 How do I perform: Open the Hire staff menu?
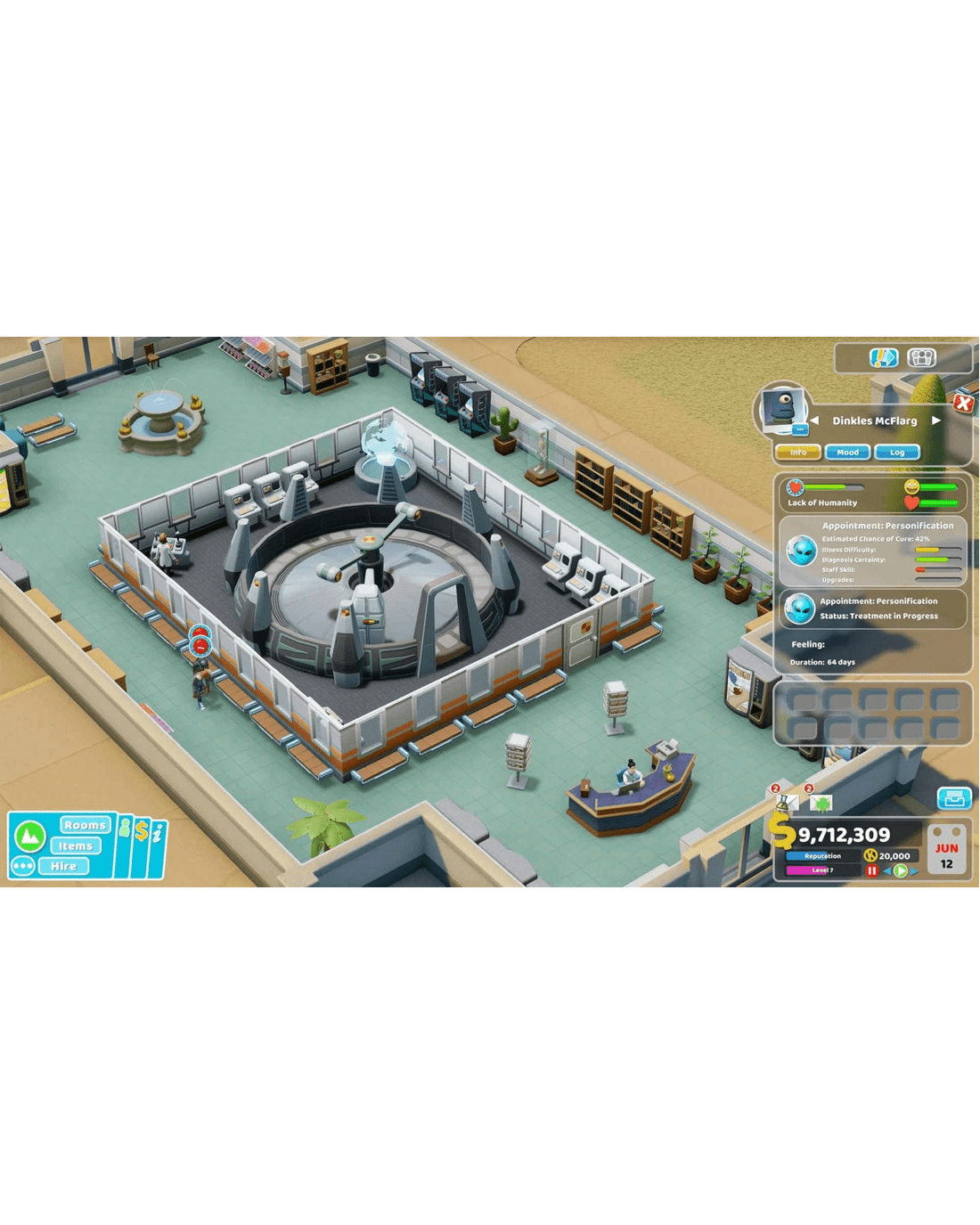point(63,866)
